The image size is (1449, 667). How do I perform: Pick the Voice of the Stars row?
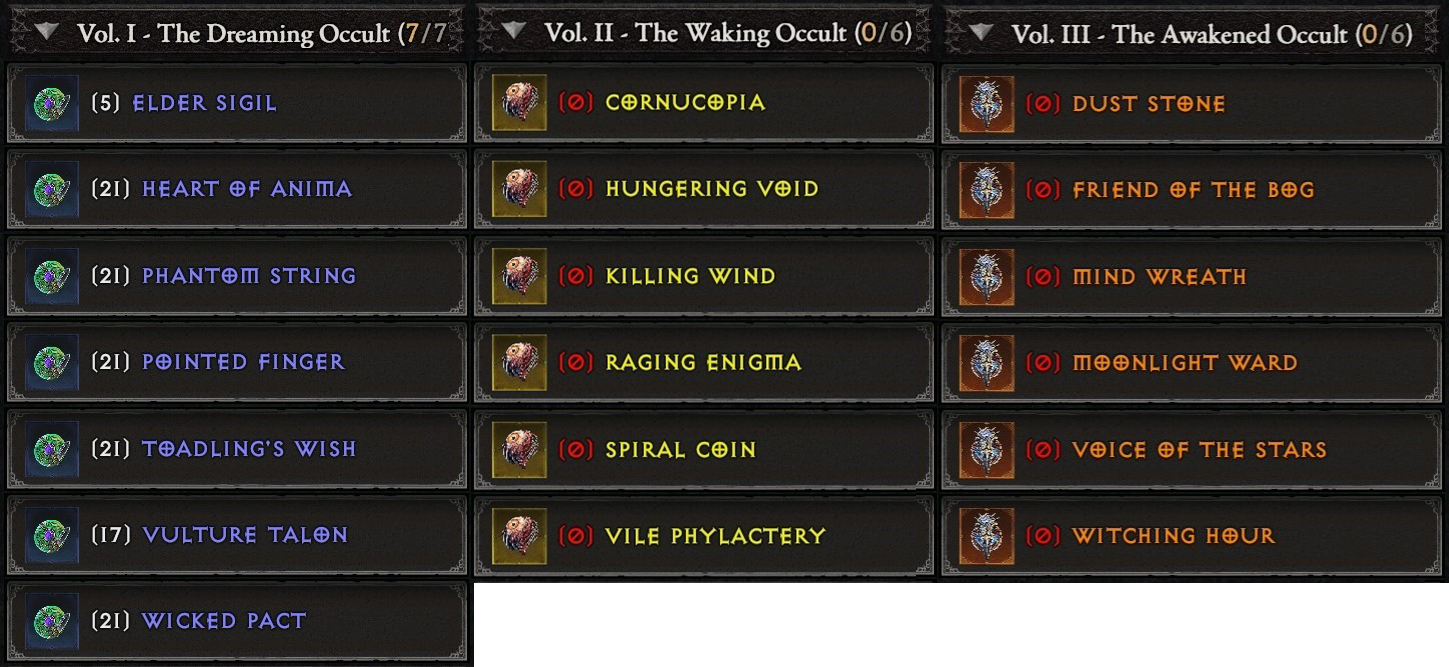tap(1190, 450)
